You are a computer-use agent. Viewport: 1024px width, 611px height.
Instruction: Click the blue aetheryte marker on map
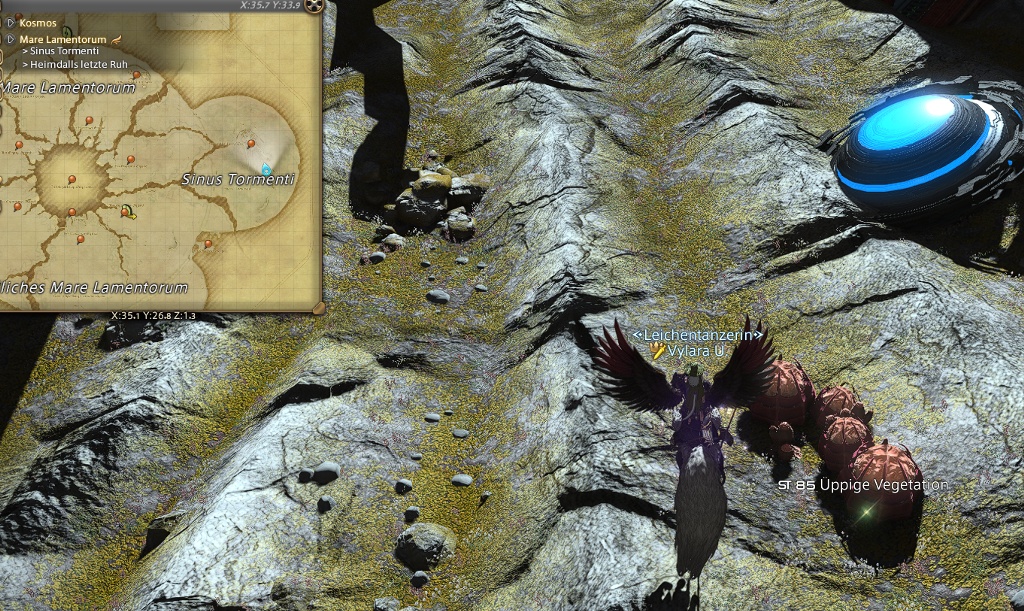click(266, 169)
